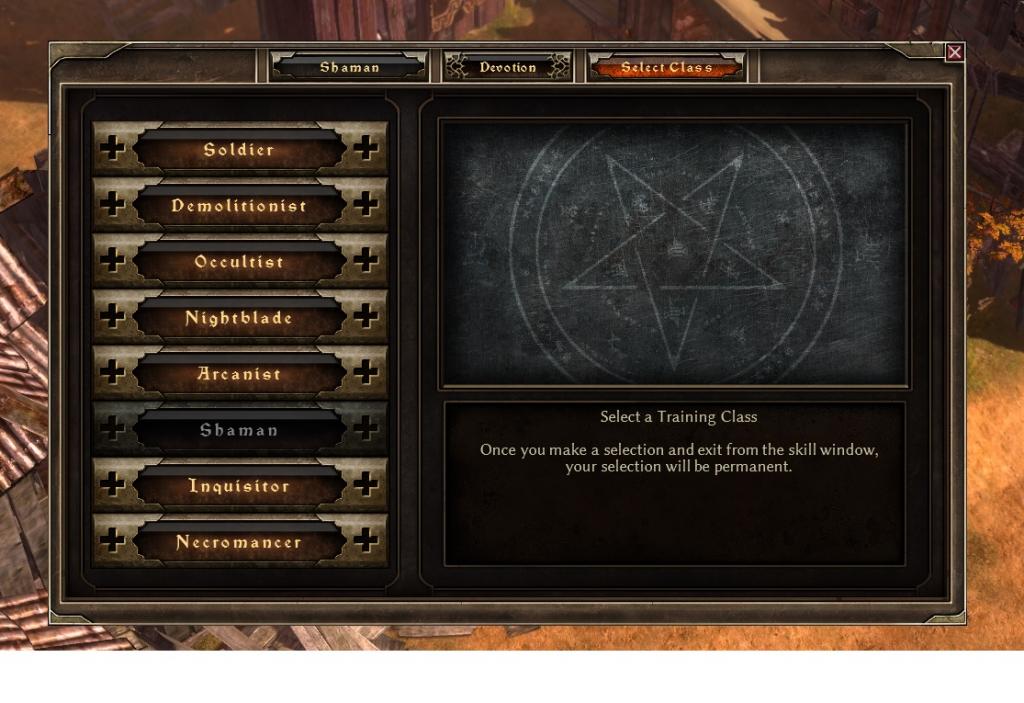Select the Demolitionist class button

[239, 206]
